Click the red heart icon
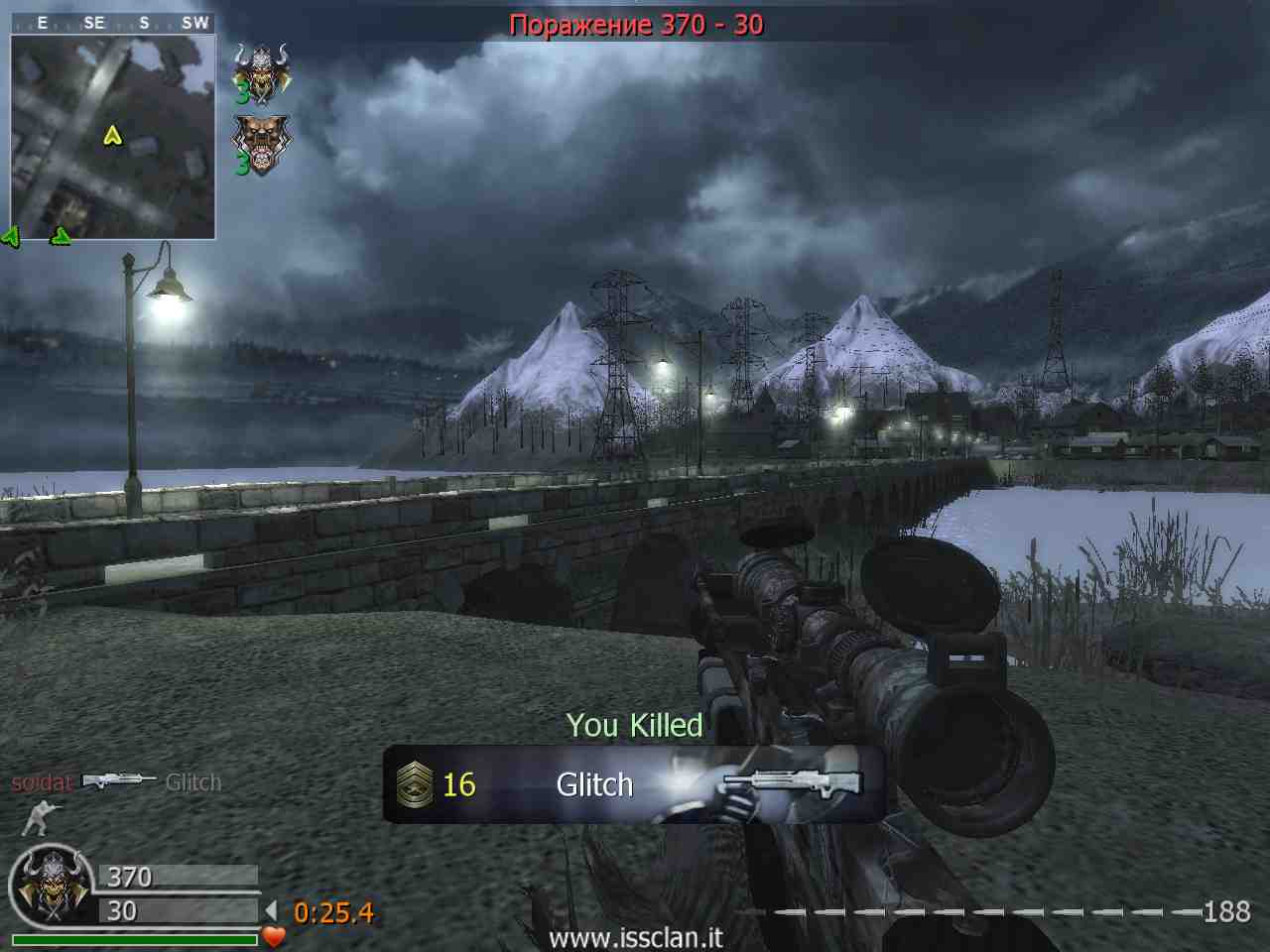The height and width of the screenshot is (952, 1270). tap(274, 935)
